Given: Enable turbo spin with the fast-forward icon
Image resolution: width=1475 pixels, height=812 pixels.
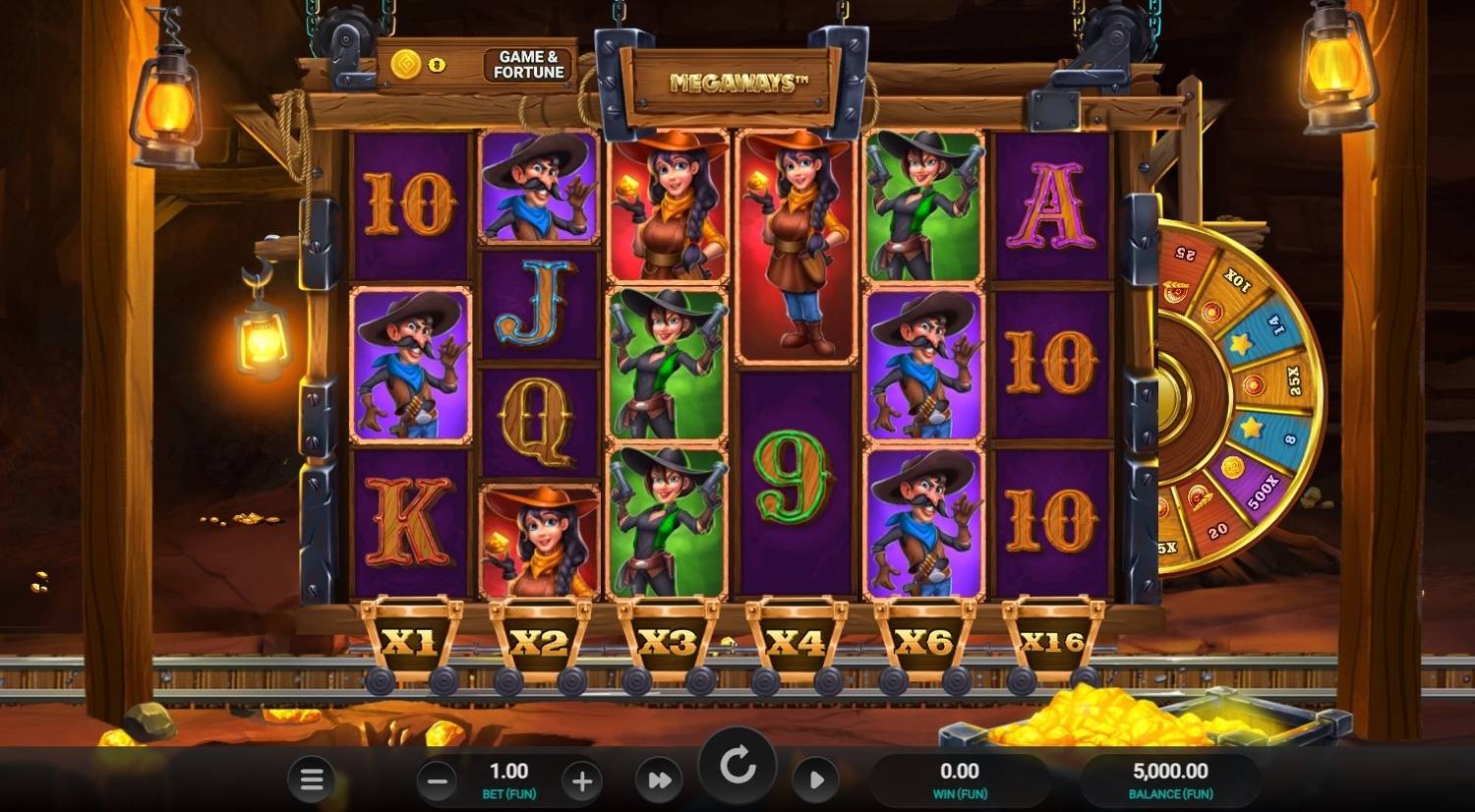Looking at the screenshot, I should [x=660, y=778].
